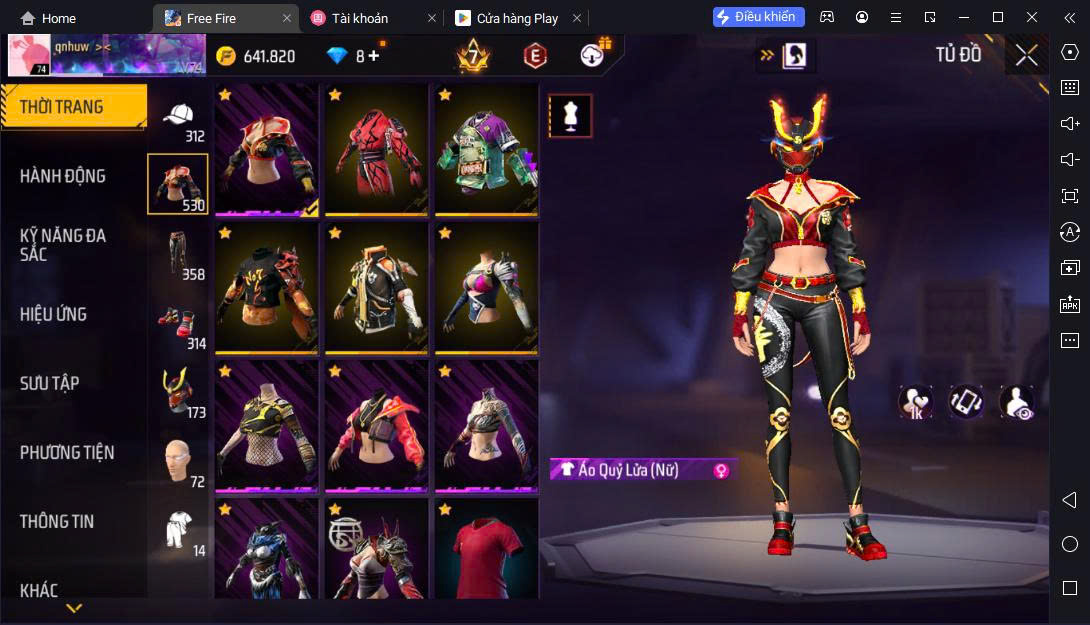The width and height of the screenshot is (1090, 625).
Task: Select the mask subcategory with 173 items
Action: (x=179, y=392)
